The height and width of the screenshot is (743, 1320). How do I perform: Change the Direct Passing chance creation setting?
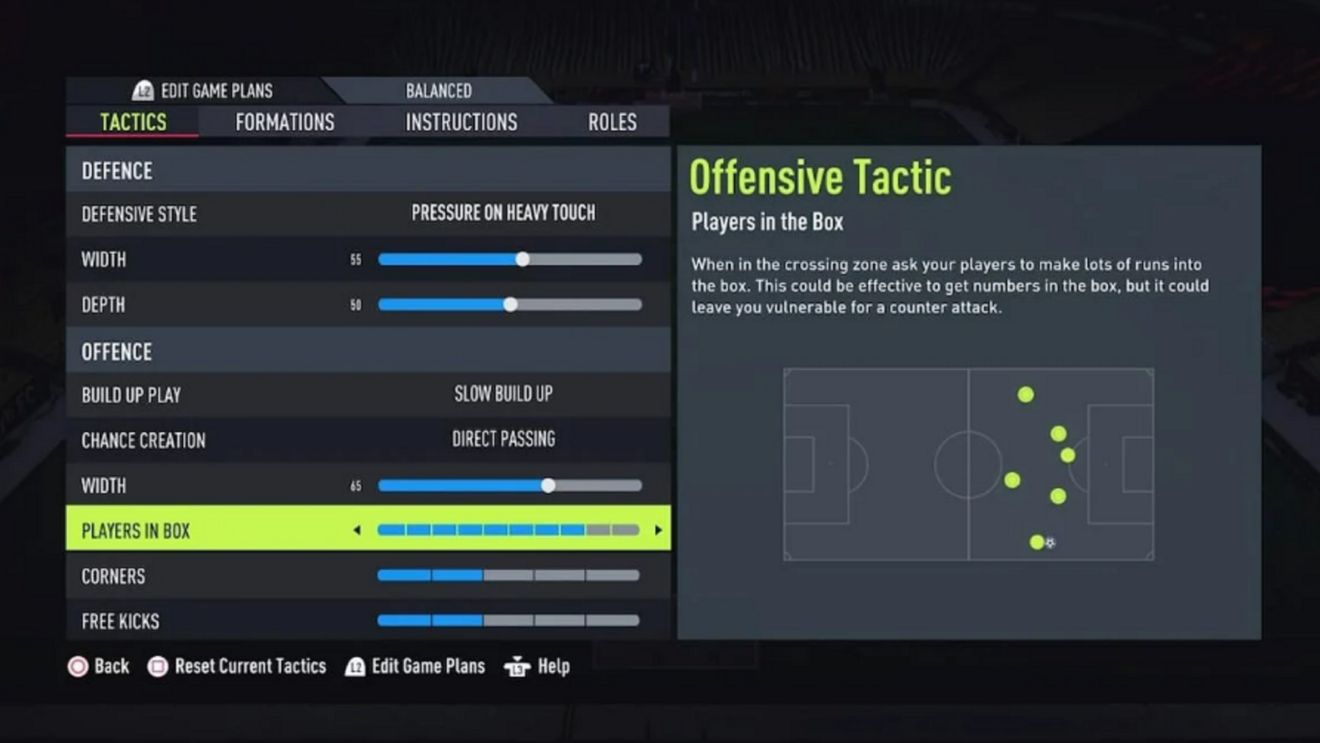[502, 439]
